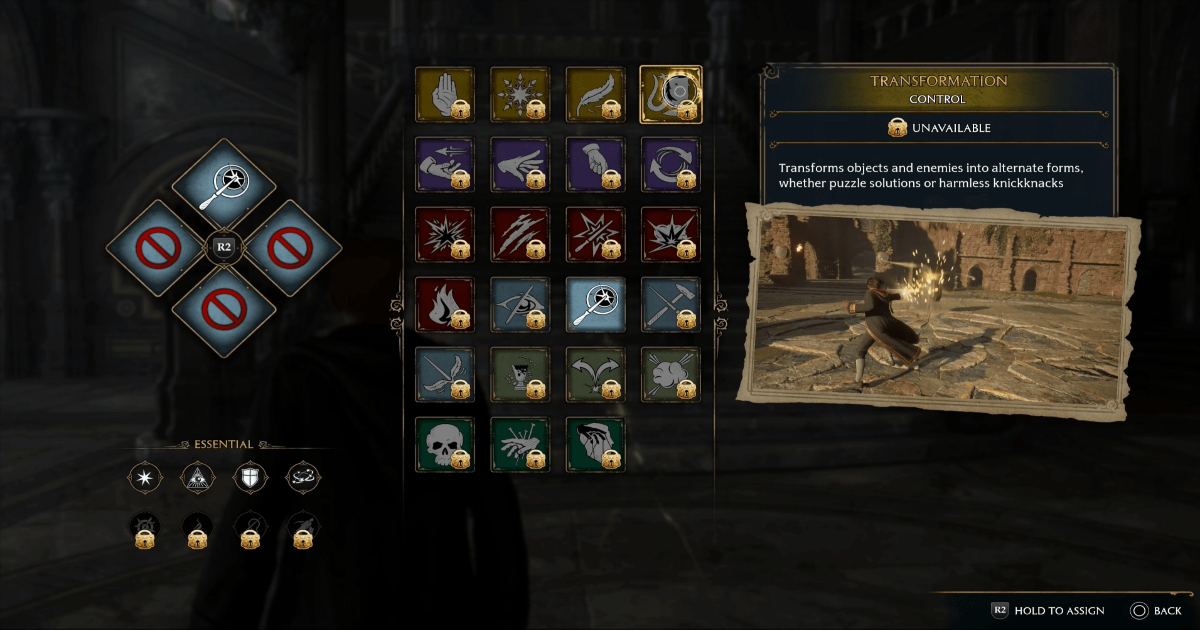Pick the wand-and-feather Wingardium Leviosa spell
This screenshot has height=630, width=1200.
[x=445, y=374]
